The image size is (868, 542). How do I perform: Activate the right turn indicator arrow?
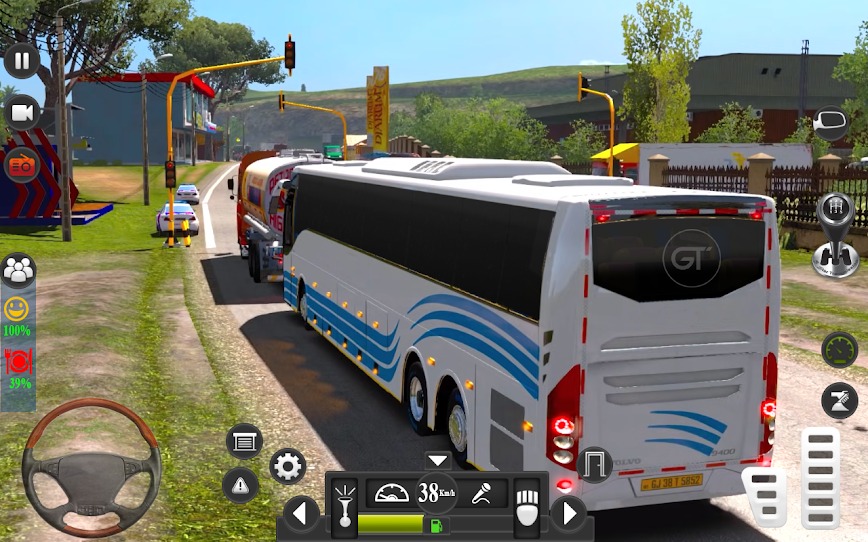pos(569,514)
